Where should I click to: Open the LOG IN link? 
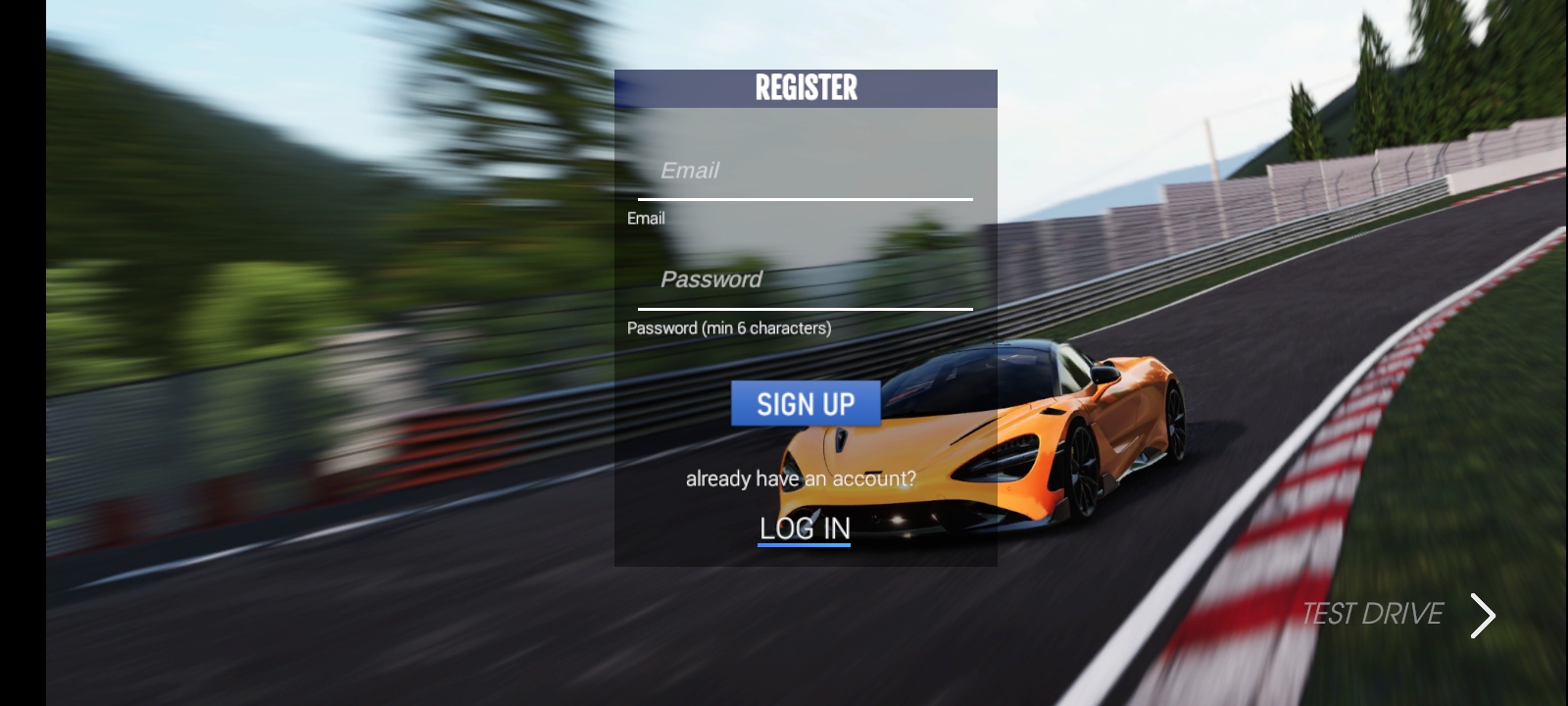tap(805, 529)
